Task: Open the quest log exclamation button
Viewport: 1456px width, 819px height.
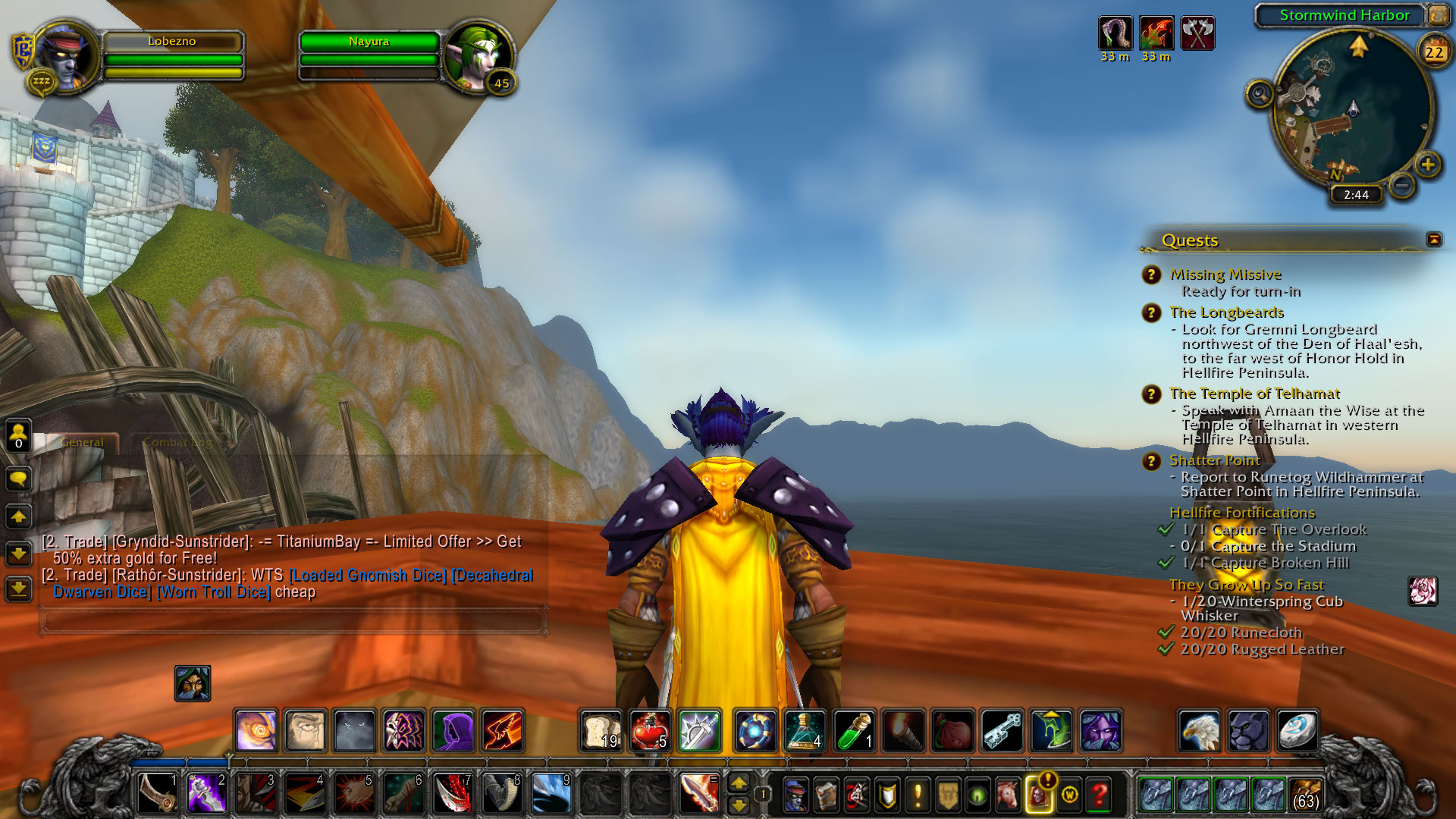Action: (918, 795)
